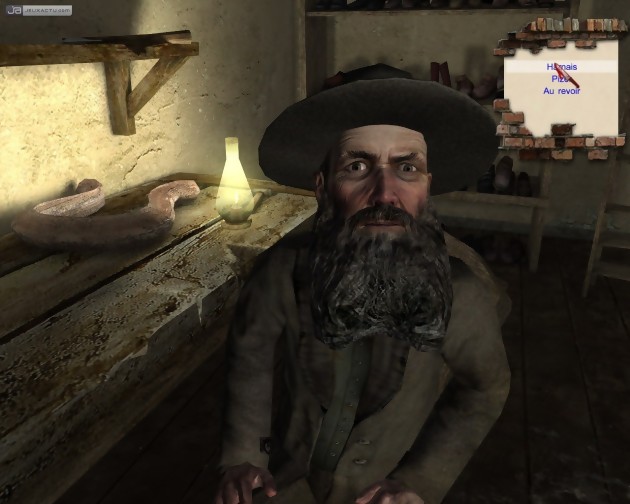Choose the highlighted "Harnais" dialogue option
This screenshot has height=504, width=630.
[x=561, y=66]
